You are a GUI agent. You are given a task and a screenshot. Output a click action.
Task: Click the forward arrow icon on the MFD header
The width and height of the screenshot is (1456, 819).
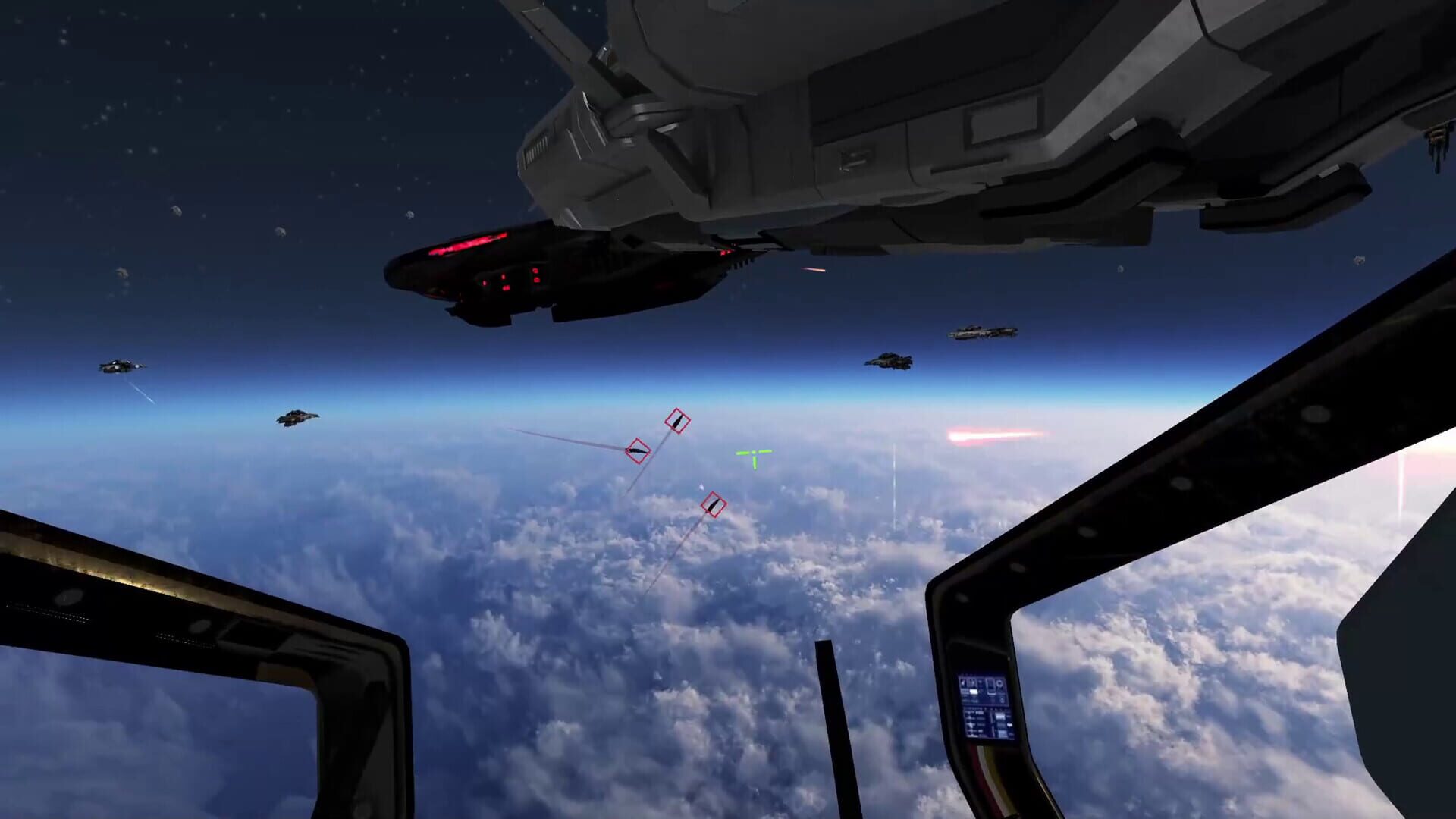[973, 683]
